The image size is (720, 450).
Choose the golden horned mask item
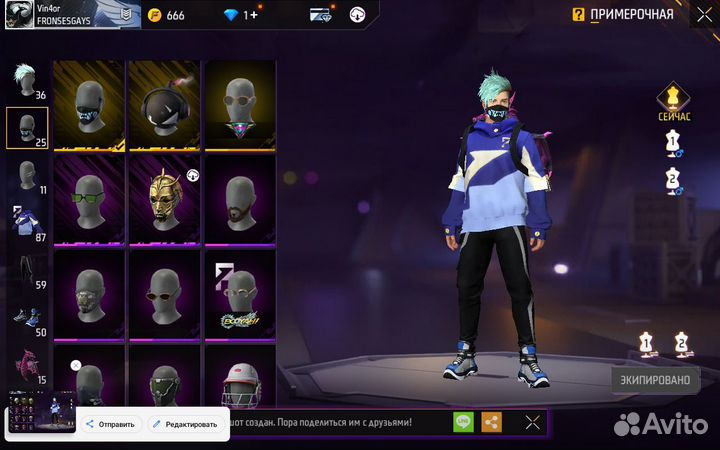tap(165, 197)
